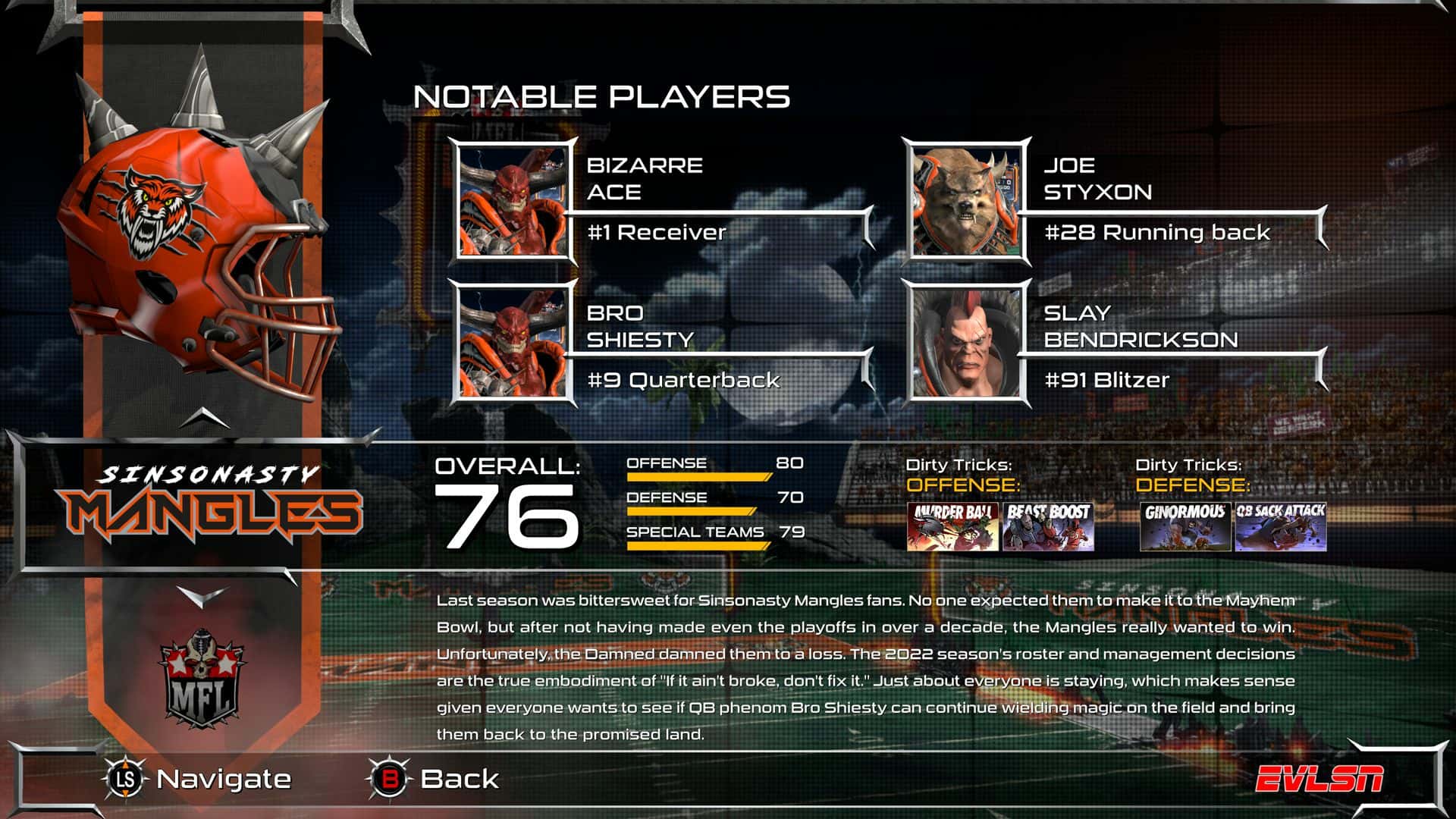This screenshot has width=1456, height=819.
Task: Select Joe Styxon running back portrait
Action: coord(966,202)
